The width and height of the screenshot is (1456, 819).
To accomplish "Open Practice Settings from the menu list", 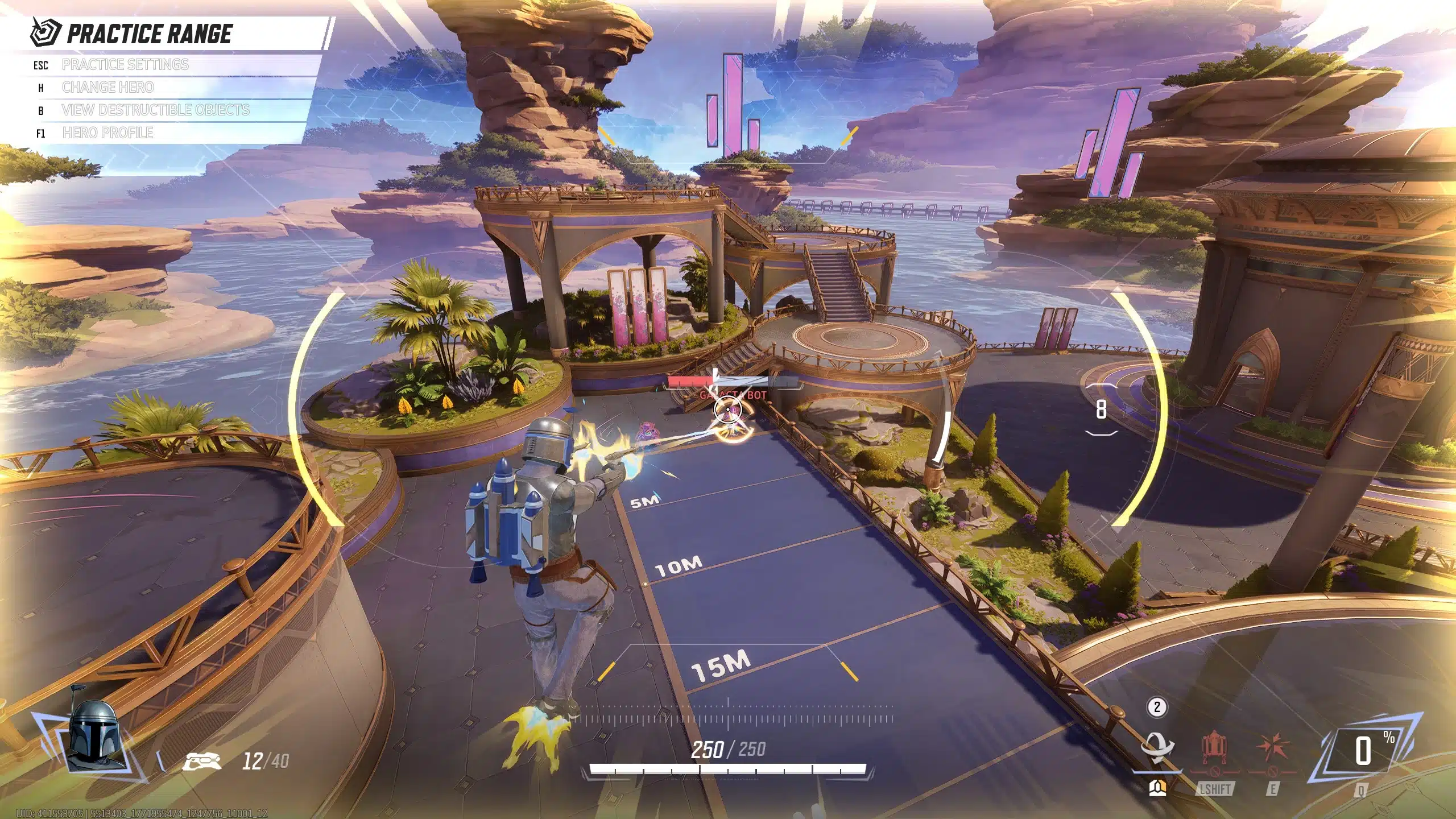I will click(x=125, y=65).
